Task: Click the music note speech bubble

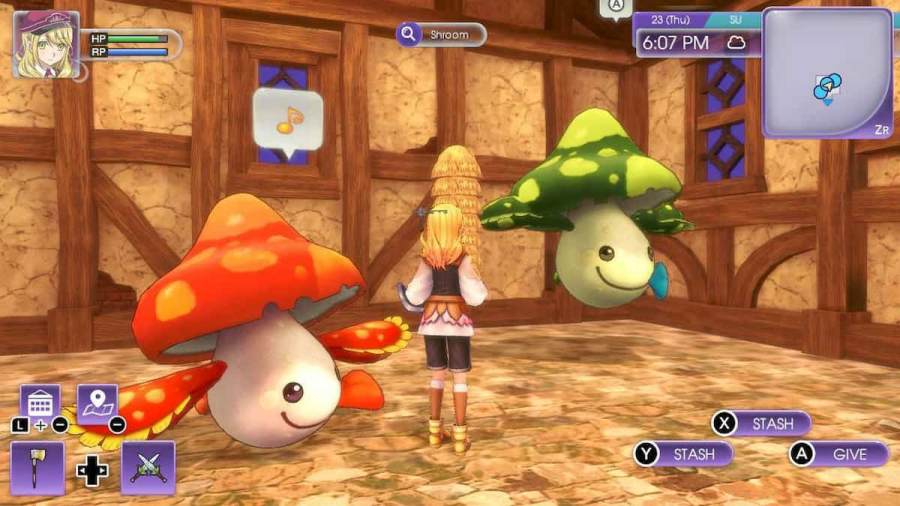Action: pos(288,120)
